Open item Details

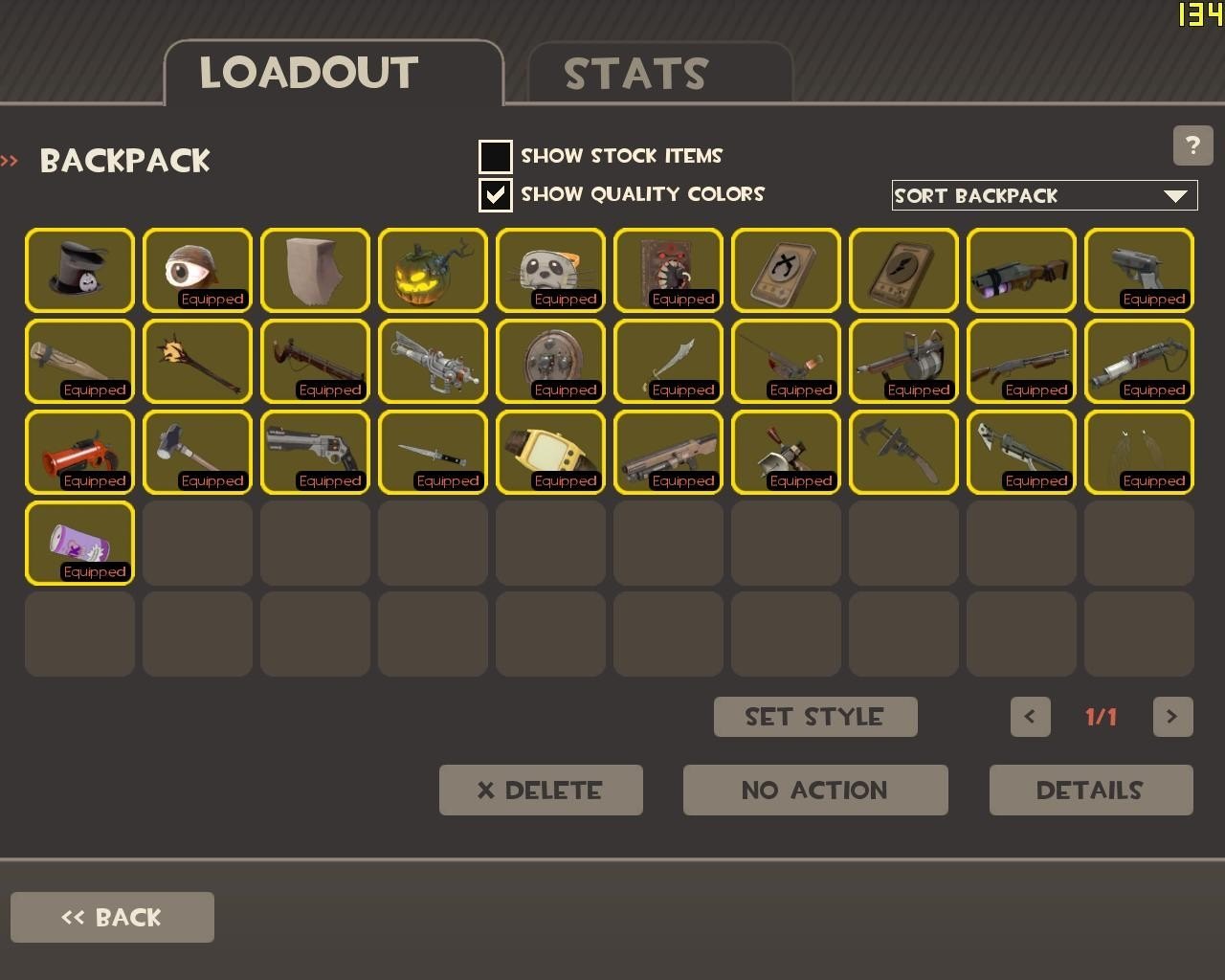[1091, 791]
